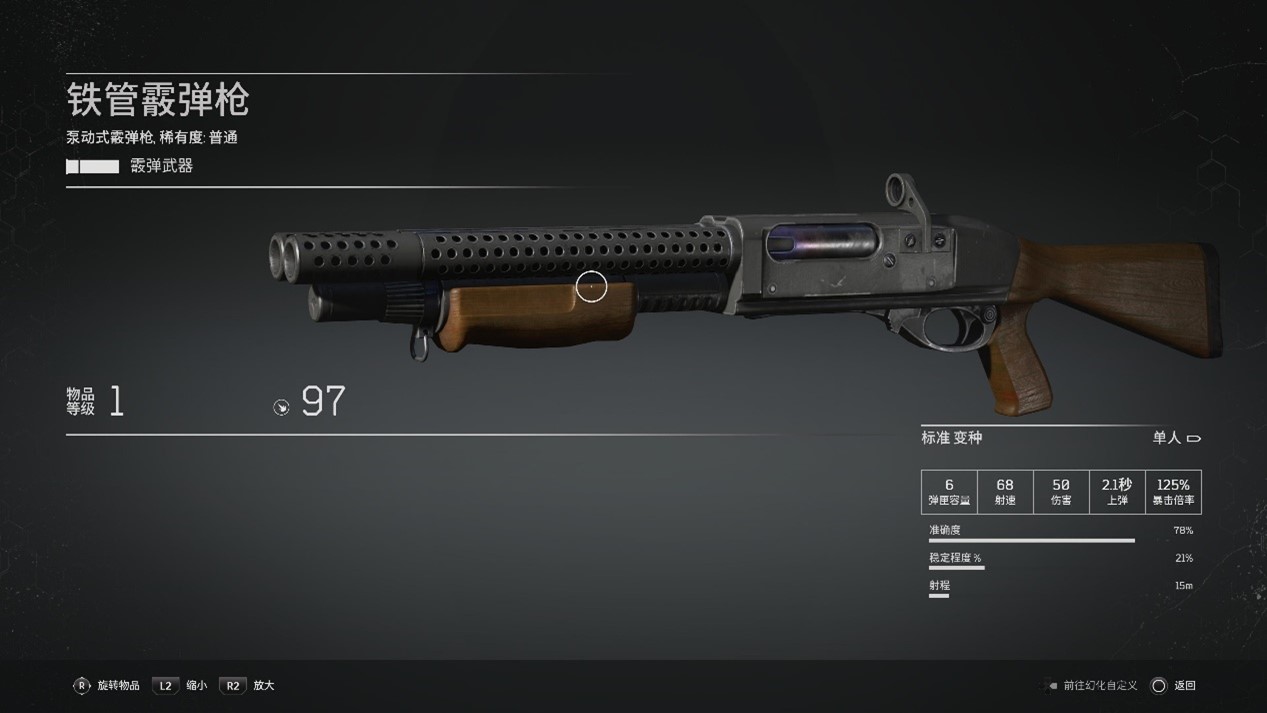The image size is (1267, 713).
Task: Zoom in with the 放大 option
Action: [247, 685]
